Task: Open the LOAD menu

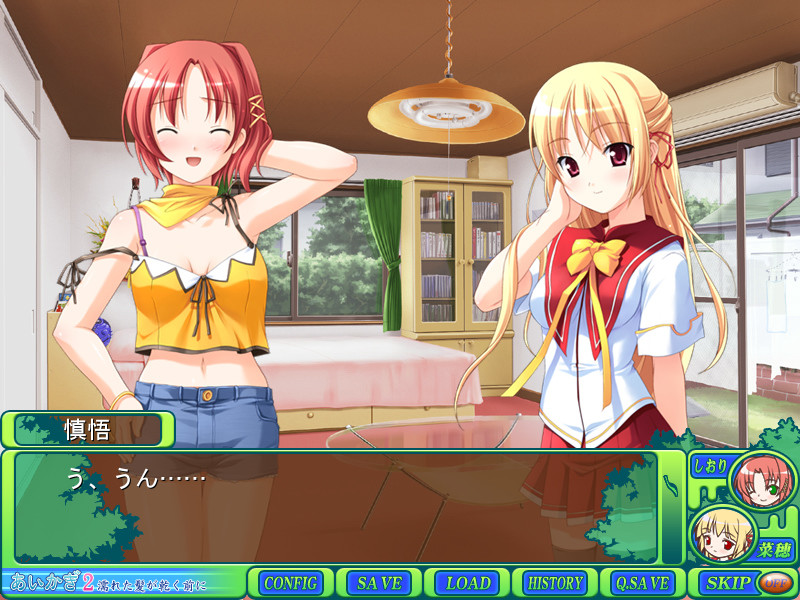Action: click(467, 583)
